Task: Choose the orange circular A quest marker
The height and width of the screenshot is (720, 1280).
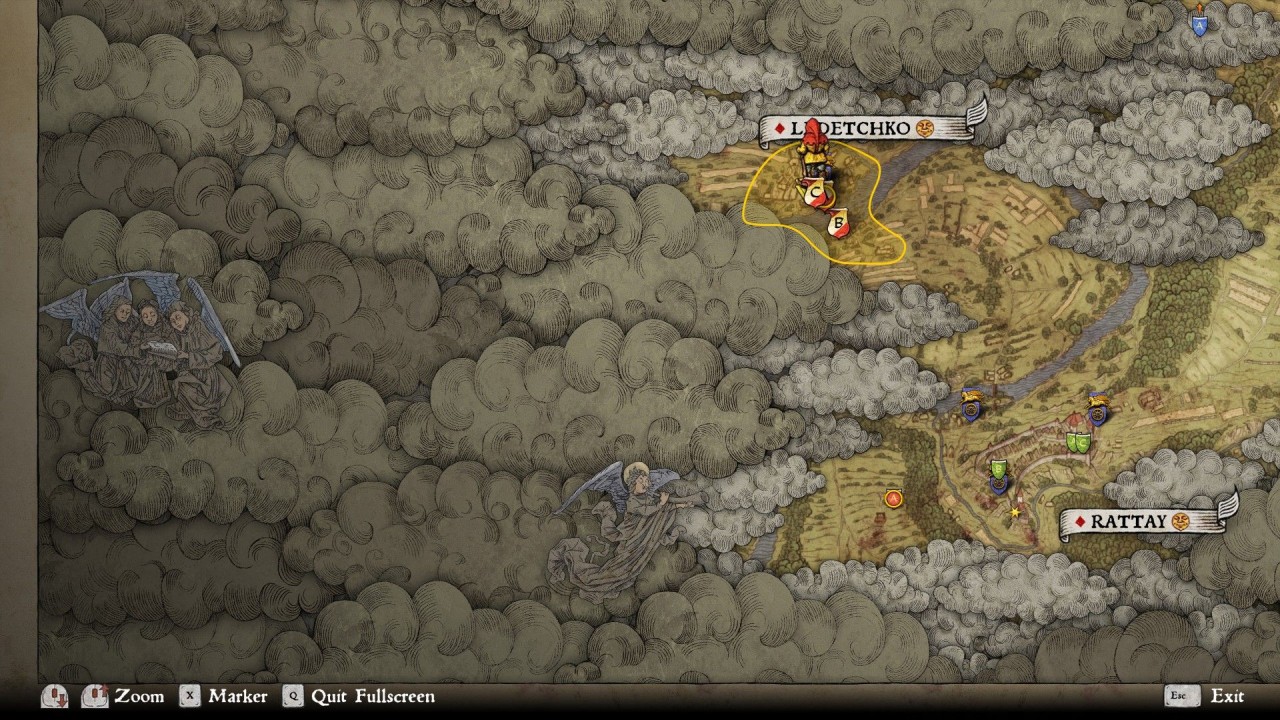Action: click(893, 498)
